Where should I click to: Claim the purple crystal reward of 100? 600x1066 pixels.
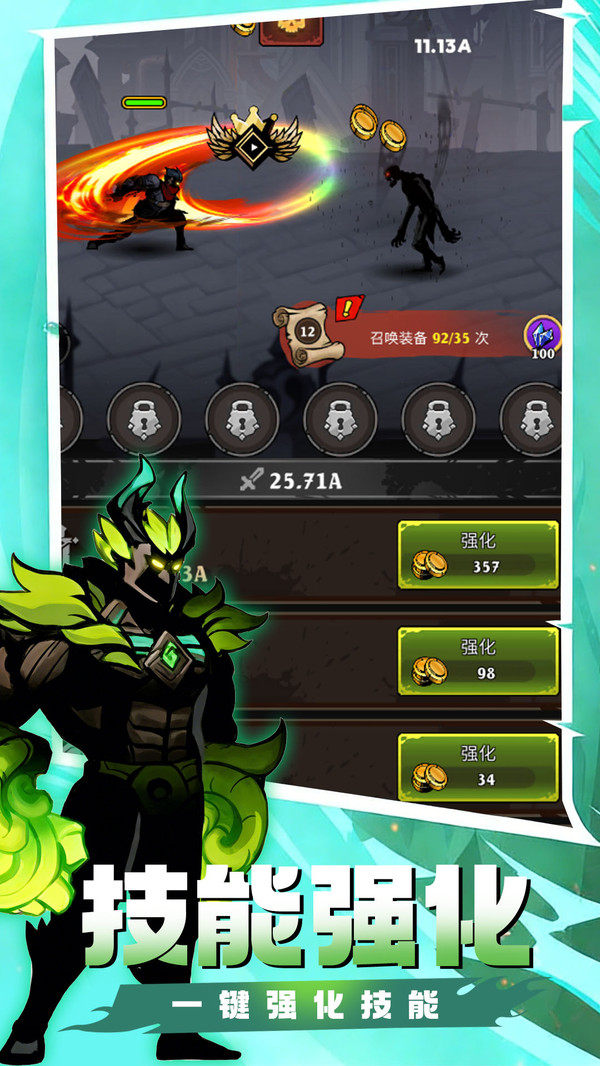coord(543,338)
